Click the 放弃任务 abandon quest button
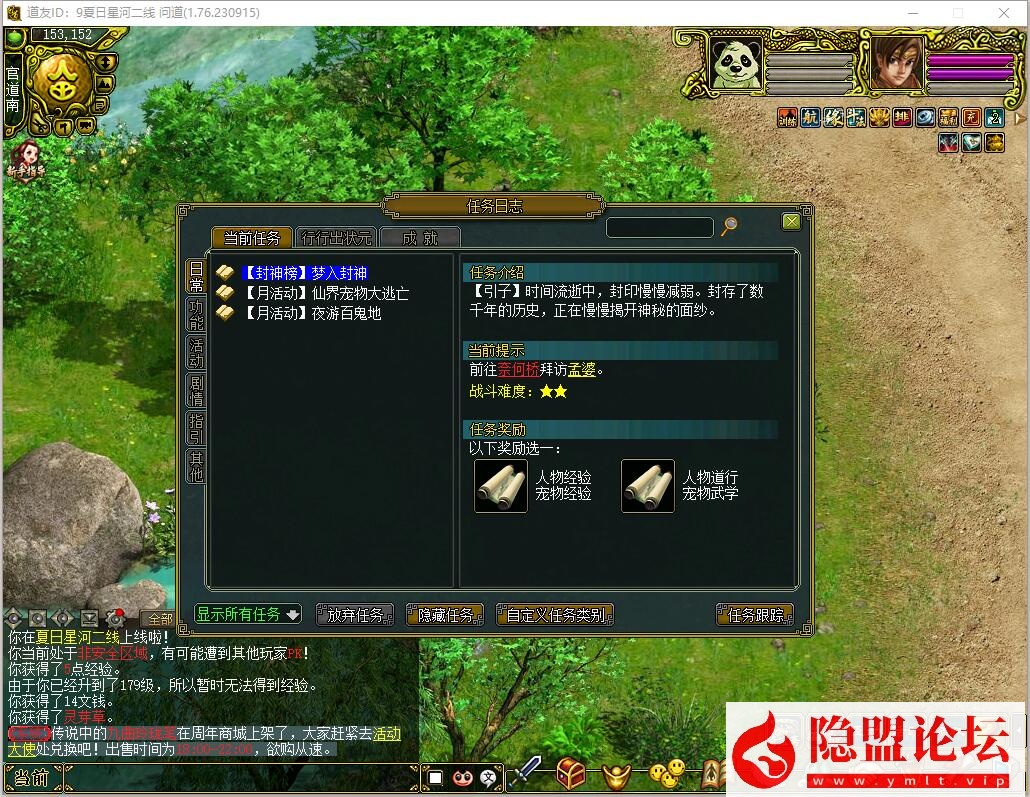 click(x=355, y=615)
